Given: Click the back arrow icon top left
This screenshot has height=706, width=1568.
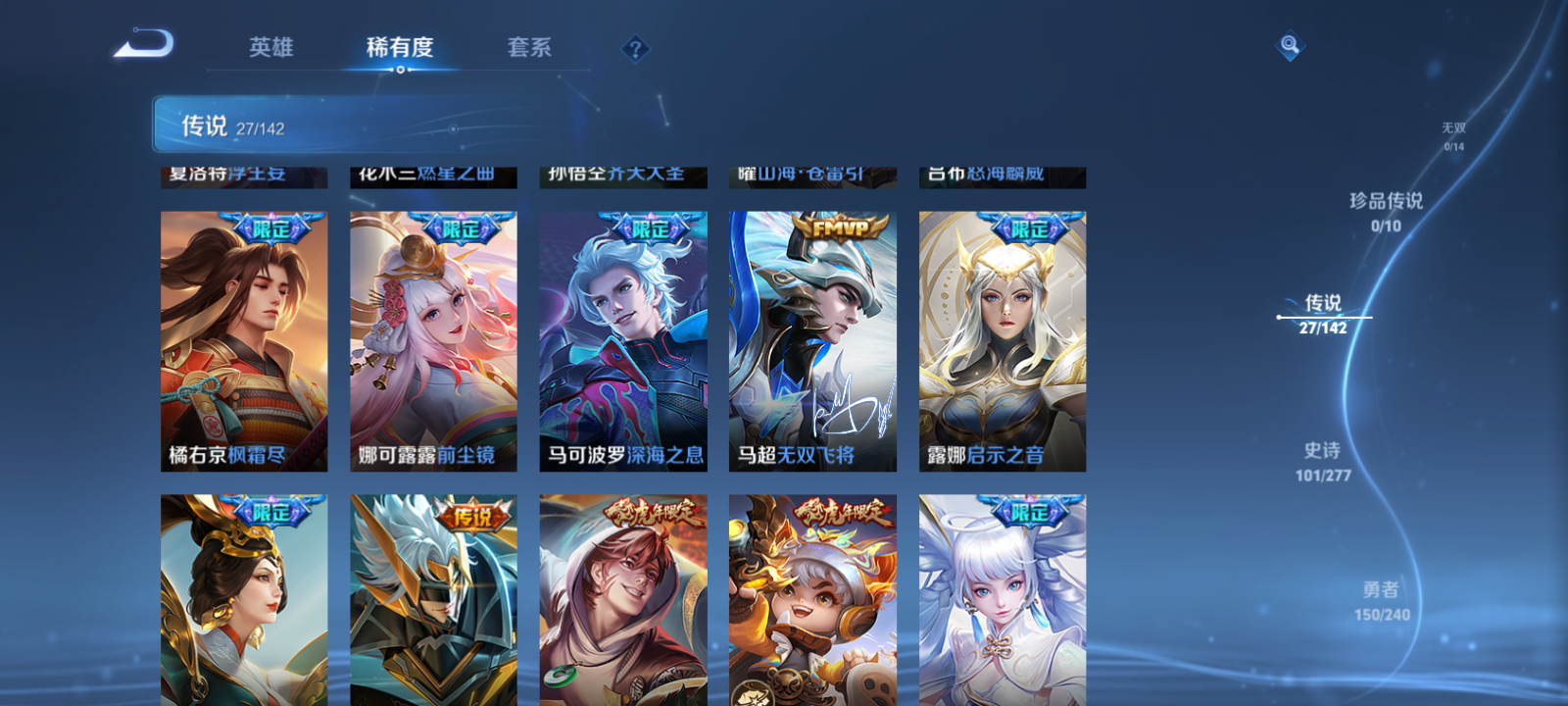Looking at the screenshot, I should point(145,42).
